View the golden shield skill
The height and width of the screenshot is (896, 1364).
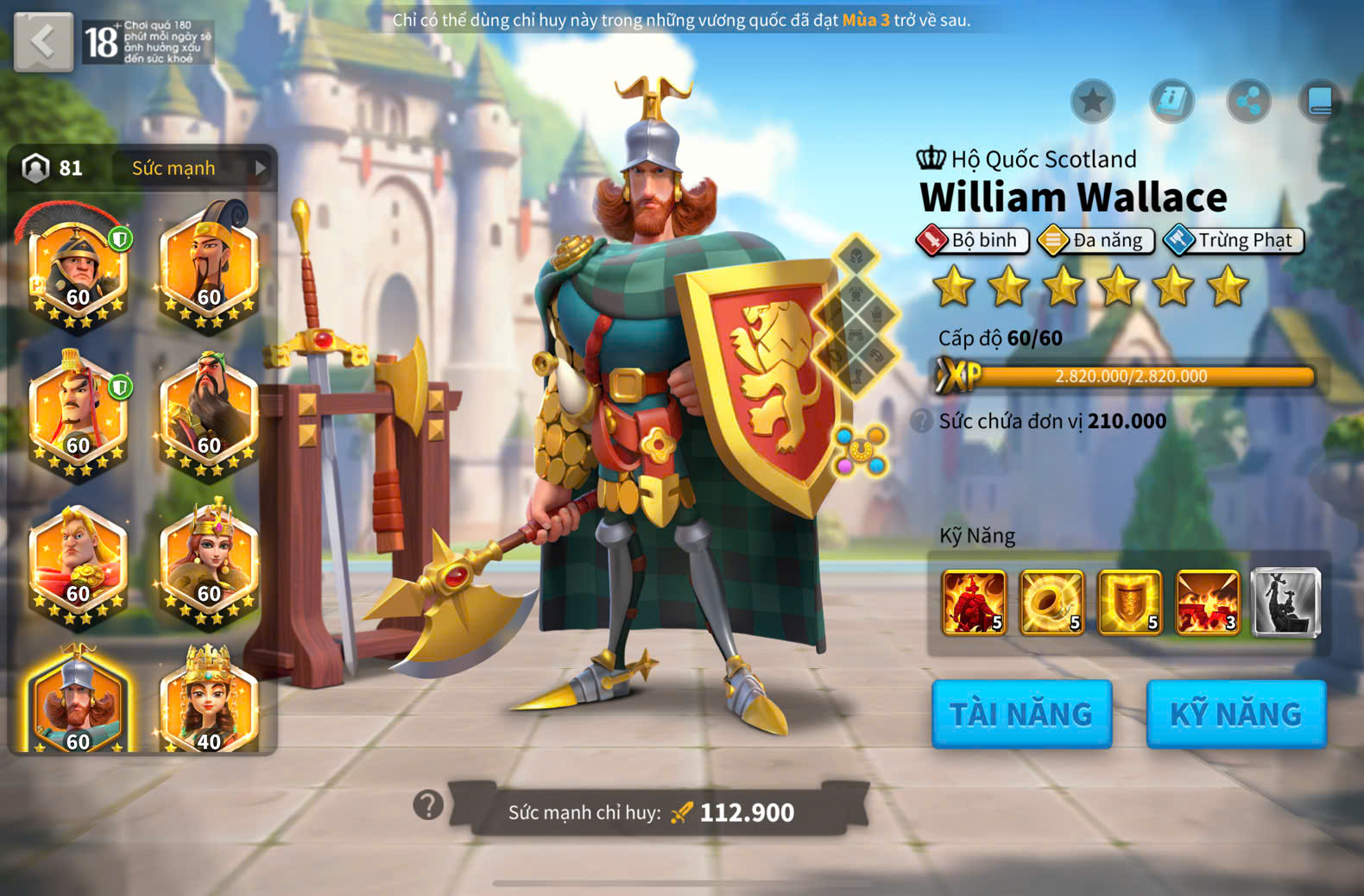(1129, 603)
